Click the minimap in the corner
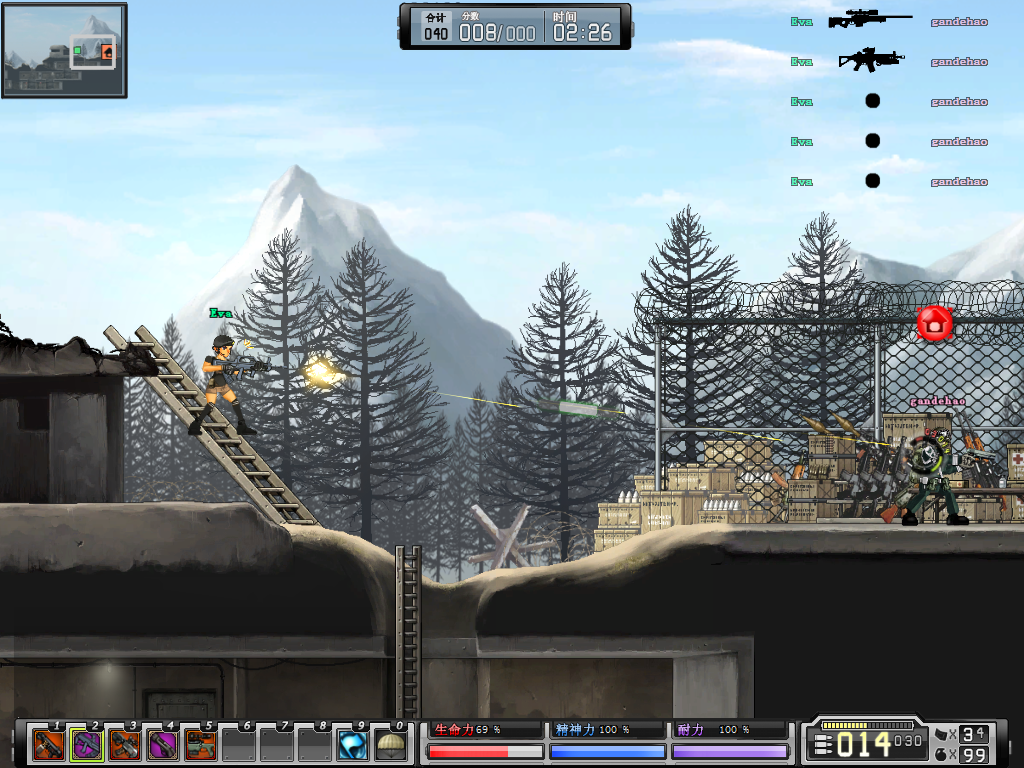 (x=64, y=50)
